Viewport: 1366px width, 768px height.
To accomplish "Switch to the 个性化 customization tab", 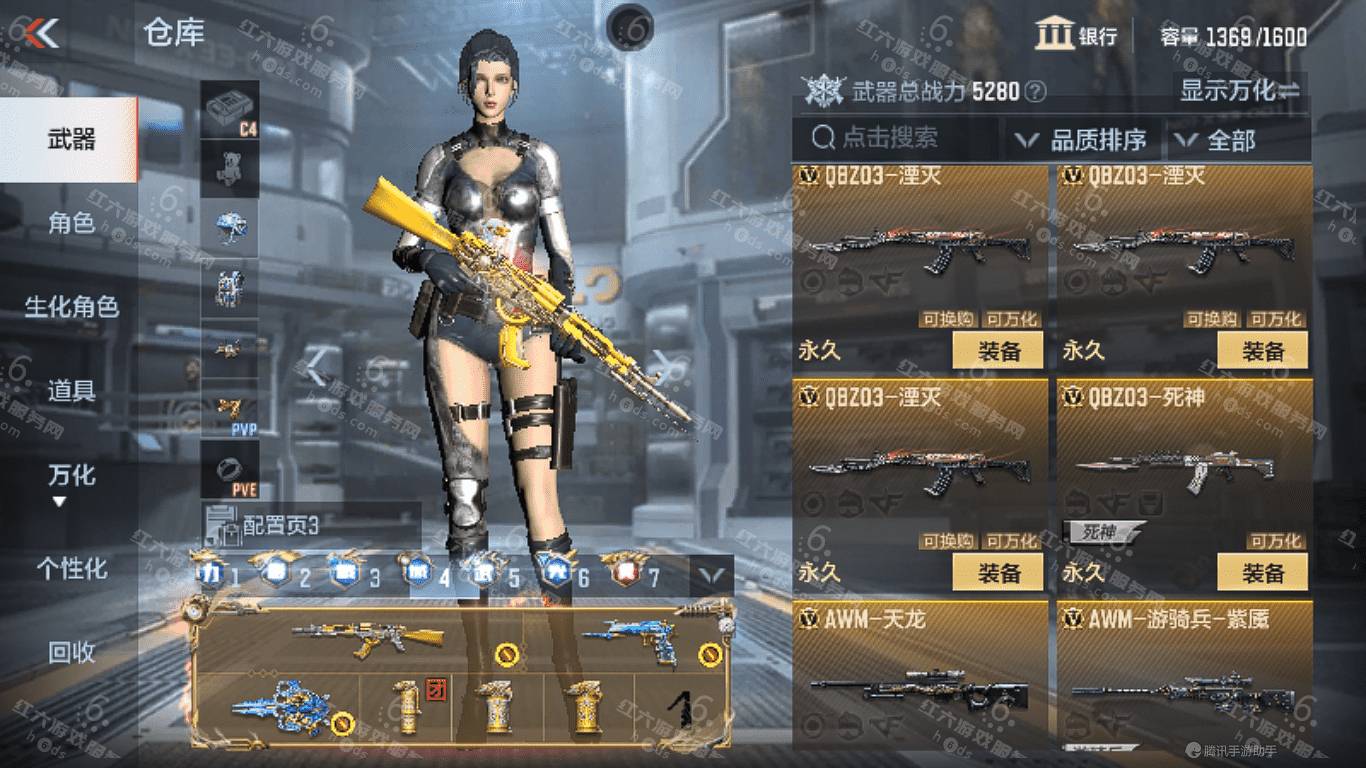I will 70,569.
